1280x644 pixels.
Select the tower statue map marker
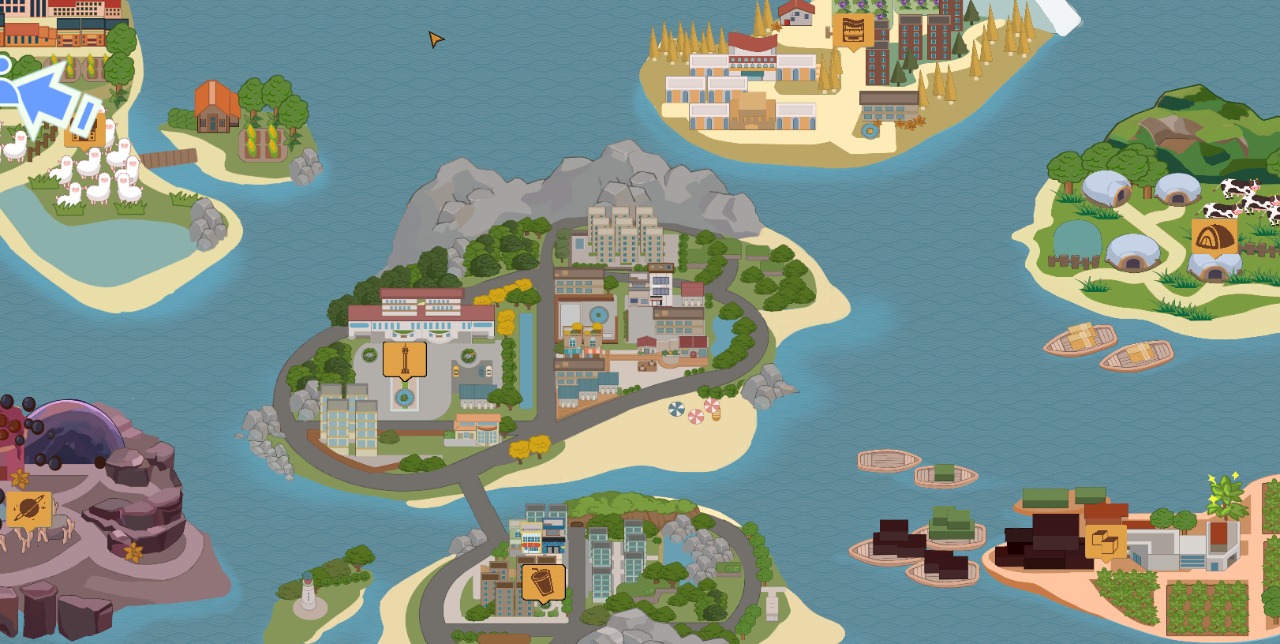pyautogui.click(x=405, y=360)
